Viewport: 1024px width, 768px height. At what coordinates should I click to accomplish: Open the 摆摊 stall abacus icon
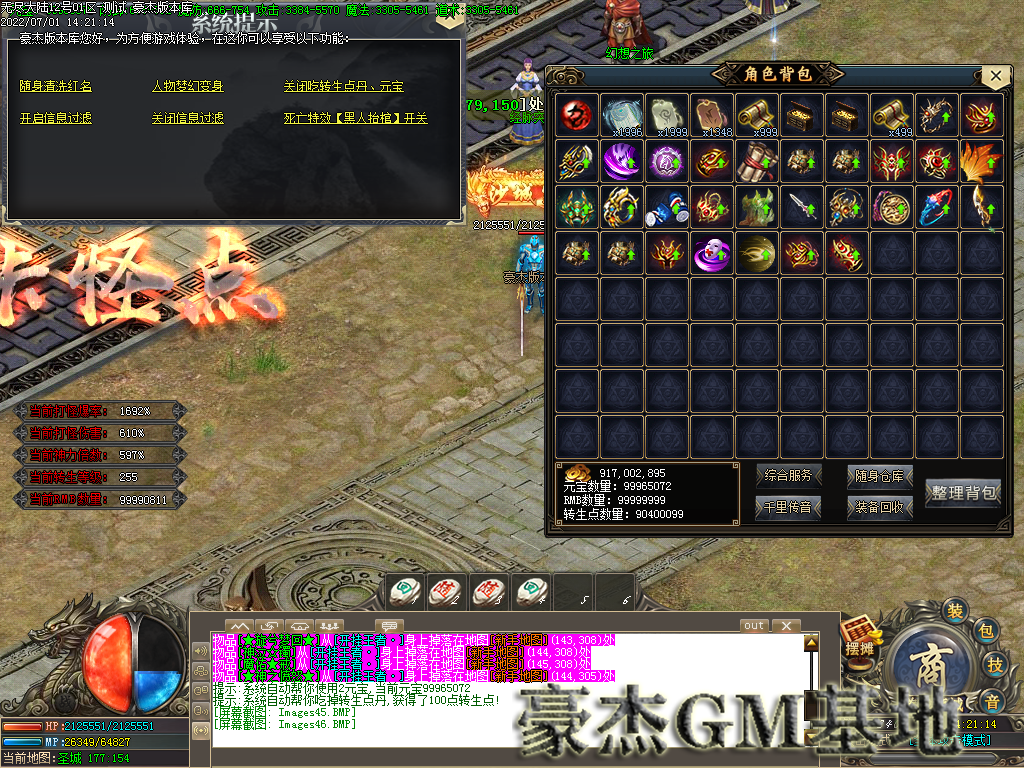[859, 636]
